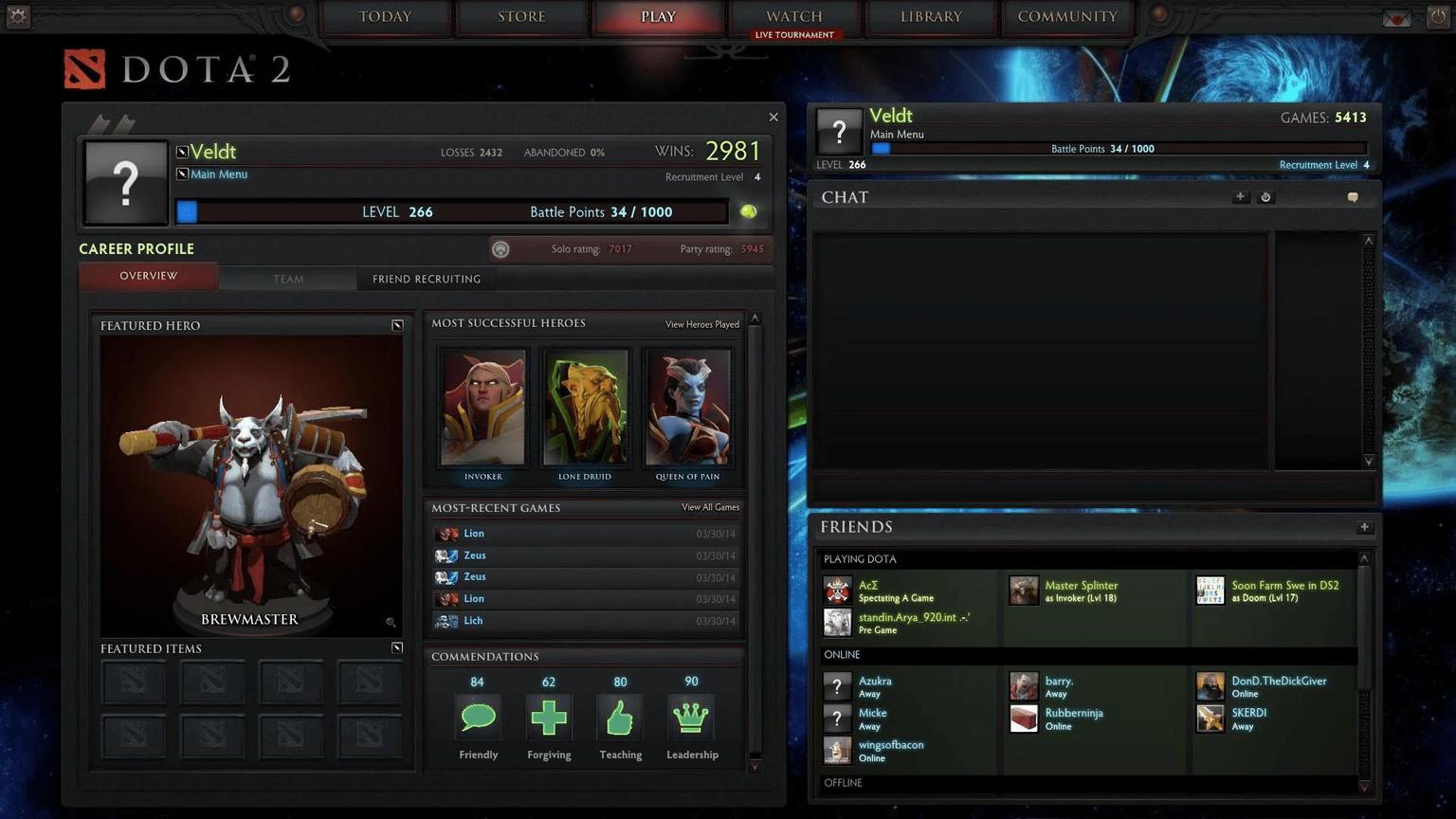1456x819 pixels.
Task: Open recent chats via the clock icon
Action: tap(1265, 196)
